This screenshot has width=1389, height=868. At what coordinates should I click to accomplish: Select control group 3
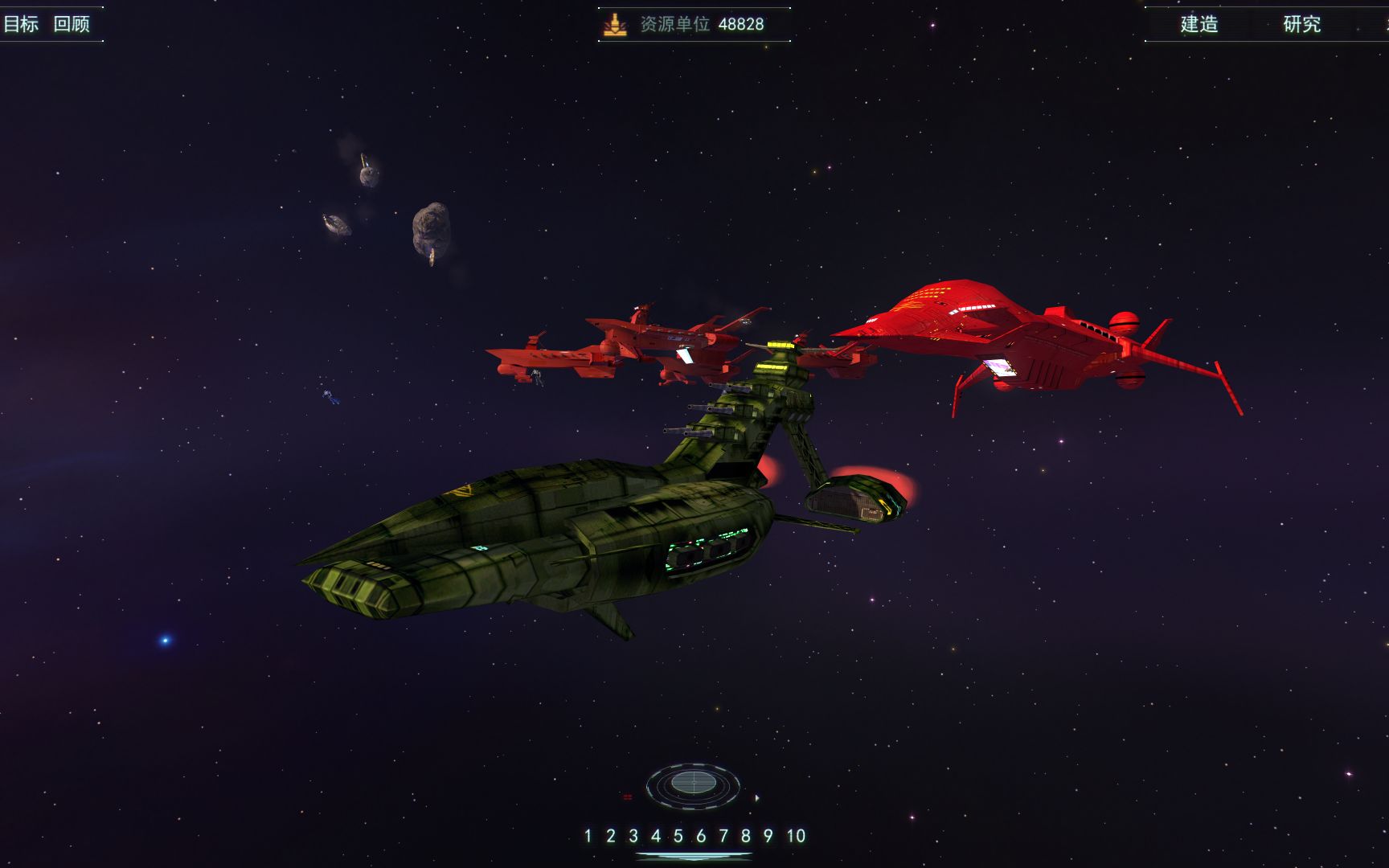[x=633, y=836]
